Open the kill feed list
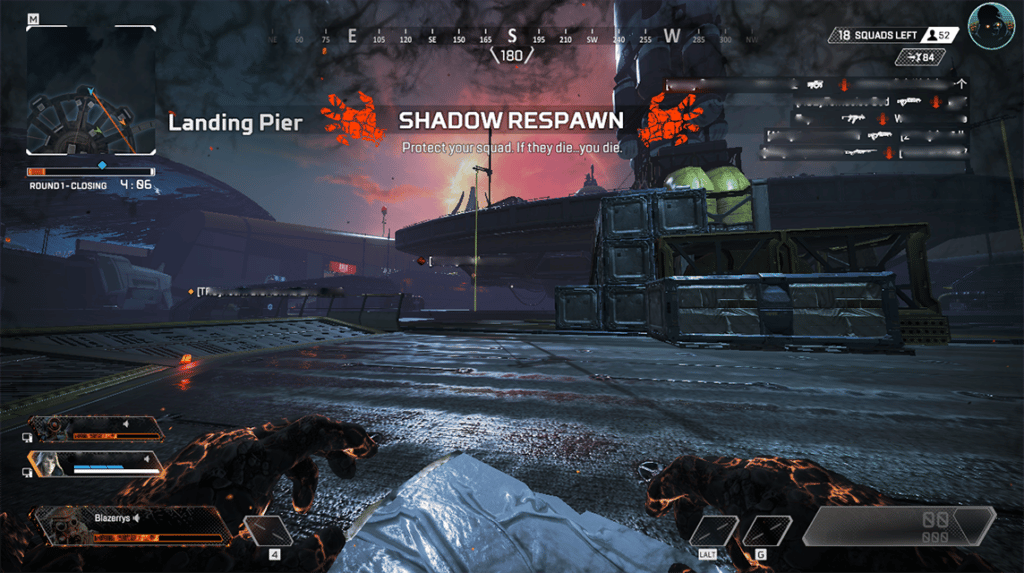 coord(865,118)
